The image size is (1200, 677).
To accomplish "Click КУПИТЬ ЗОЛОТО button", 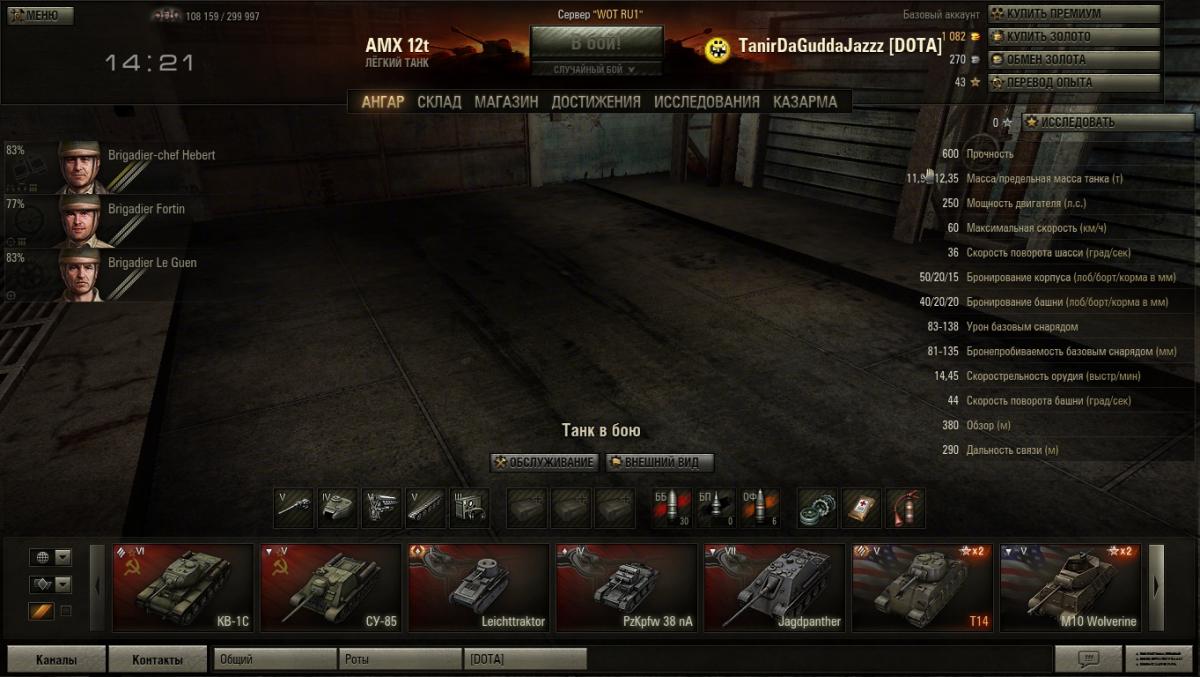I will 1074,37.
